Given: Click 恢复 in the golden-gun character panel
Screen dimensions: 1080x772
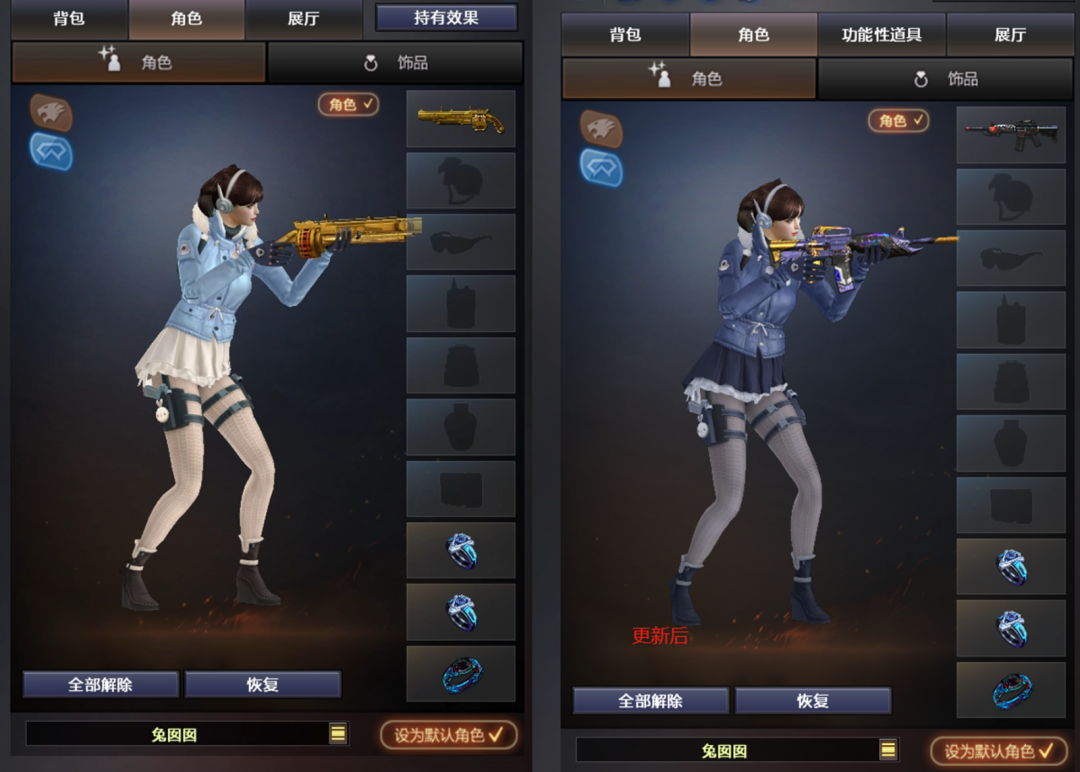Looking at the screenshot, I should coord(263,685).
